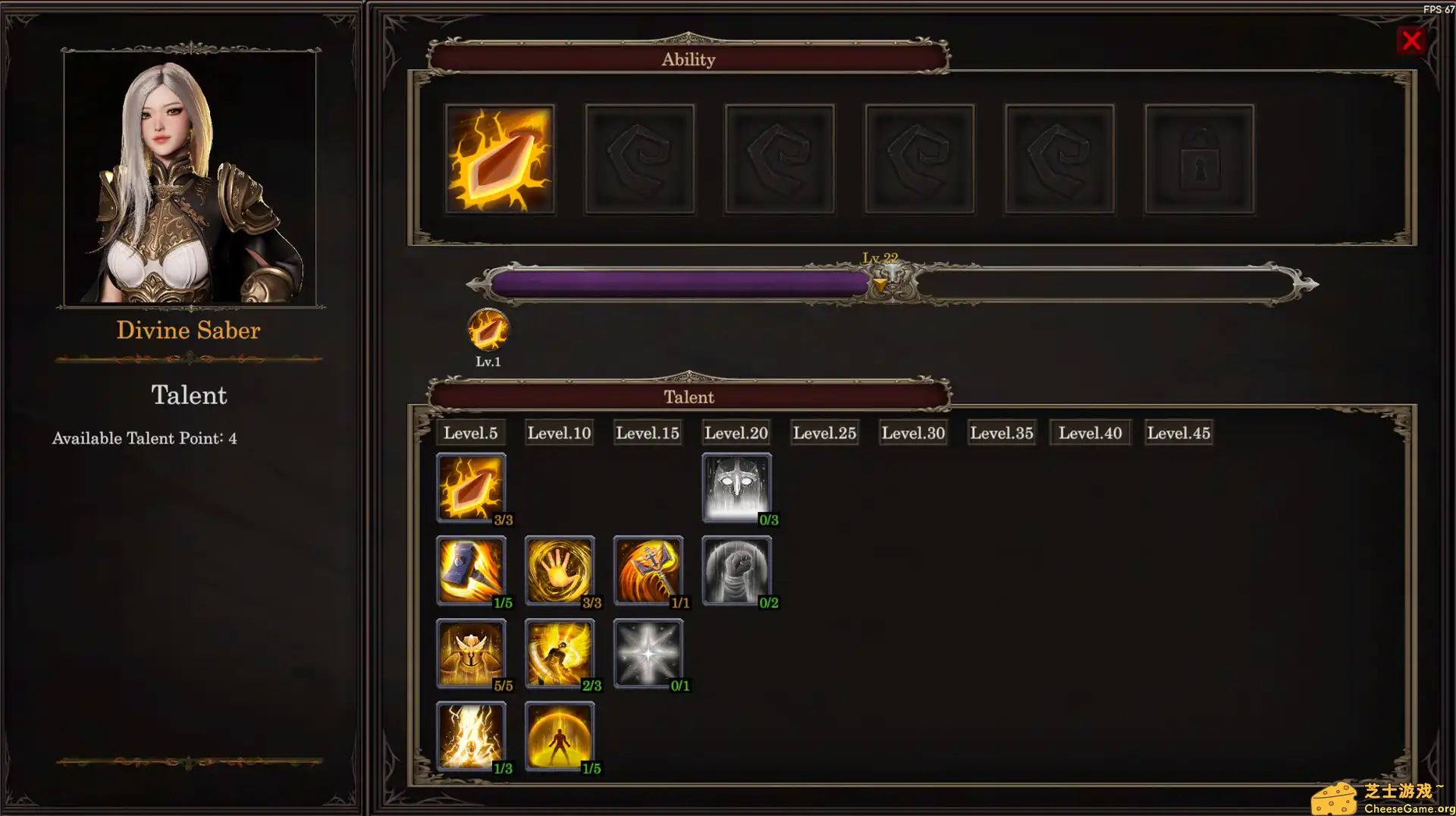Open the glowing hand talent at 3/3
Viewport: 1456px width, 816px height.
pos(560,569)
